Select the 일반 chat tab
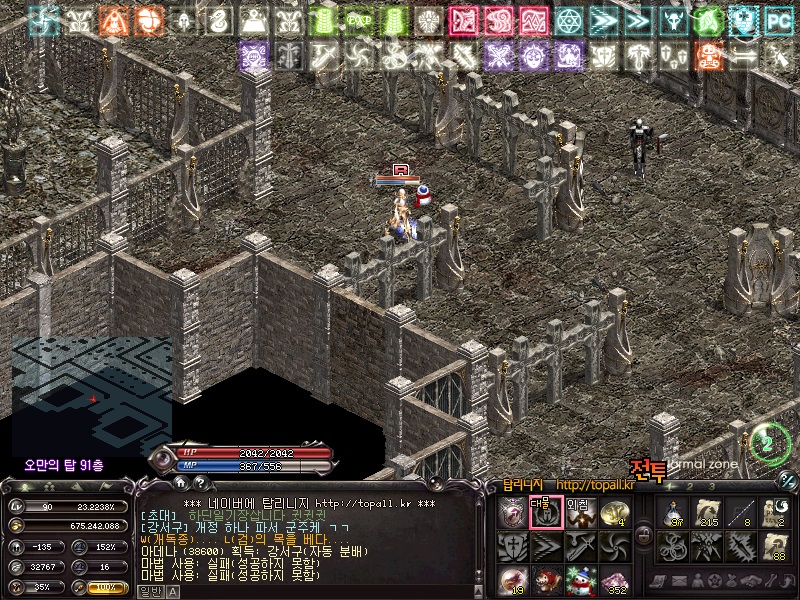The image size is (800, 600). [x=150, y=592]
